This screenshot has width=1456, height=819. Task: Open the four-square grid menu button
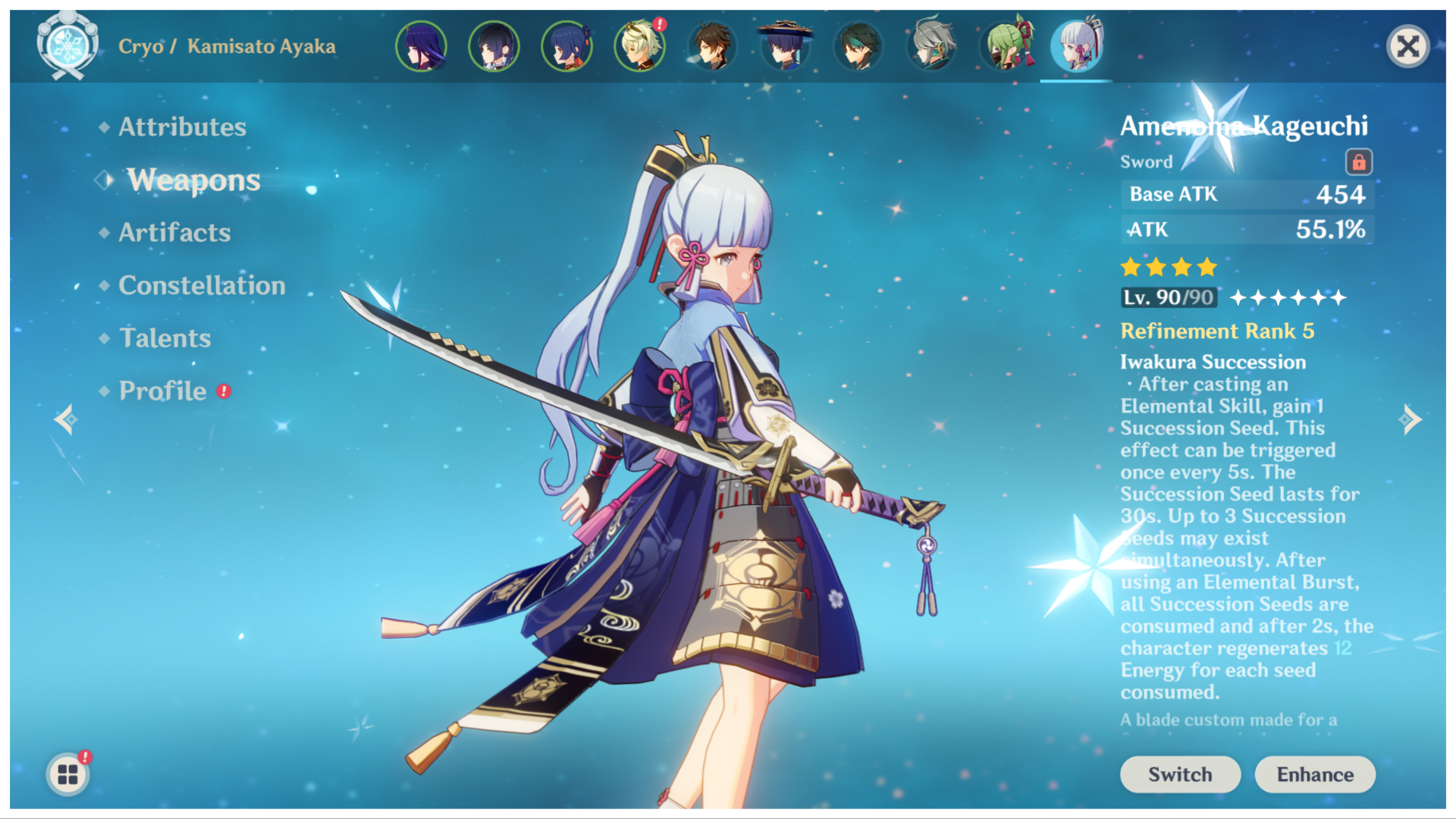click(67, 774)
